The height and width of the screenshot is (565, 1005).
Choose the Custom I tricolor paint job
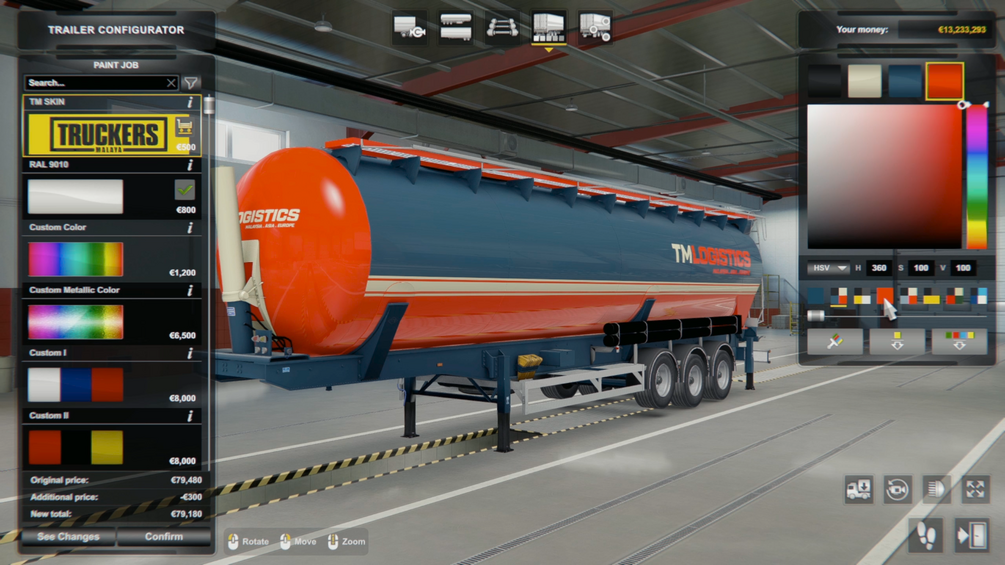76,385
